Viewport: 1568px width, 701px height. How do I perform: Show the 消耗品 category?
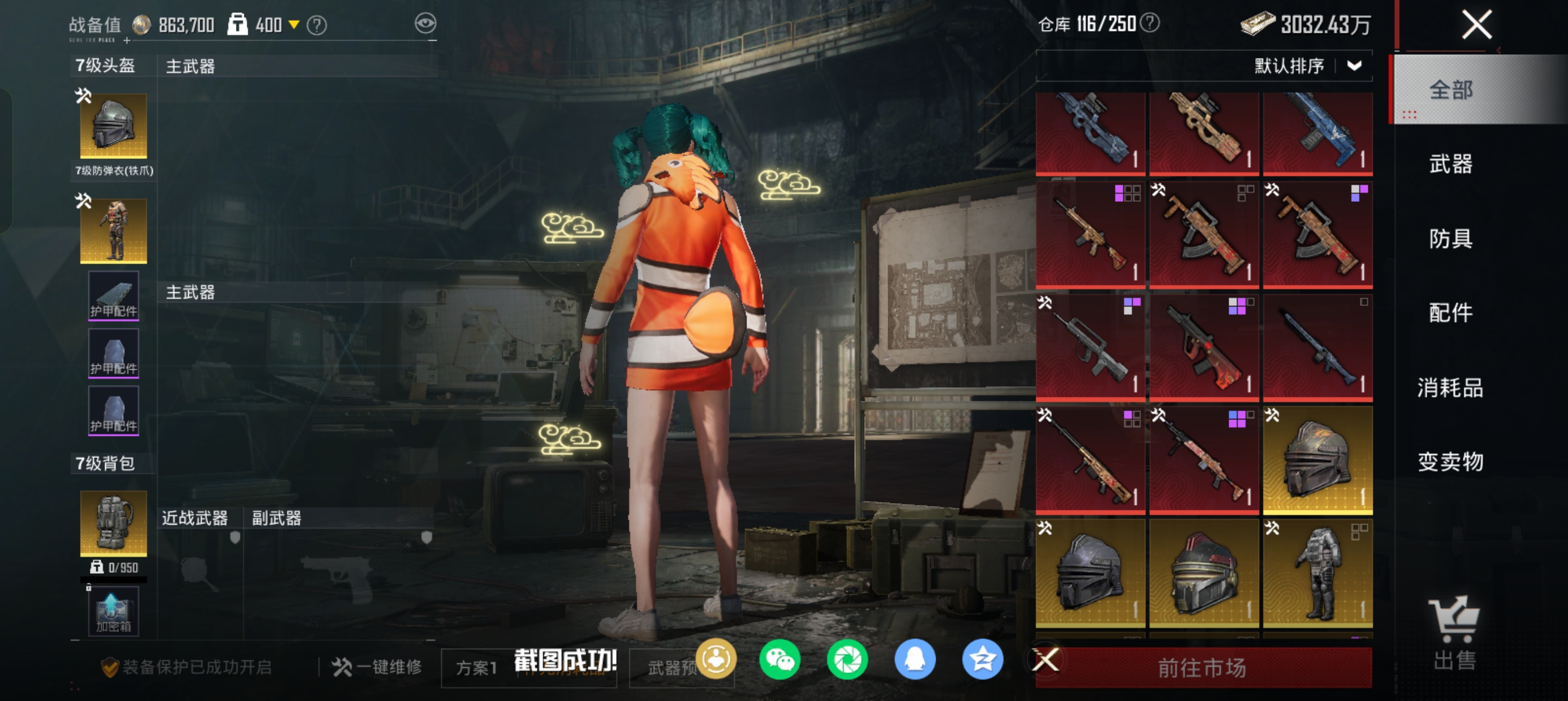(x=1450, y=388)
